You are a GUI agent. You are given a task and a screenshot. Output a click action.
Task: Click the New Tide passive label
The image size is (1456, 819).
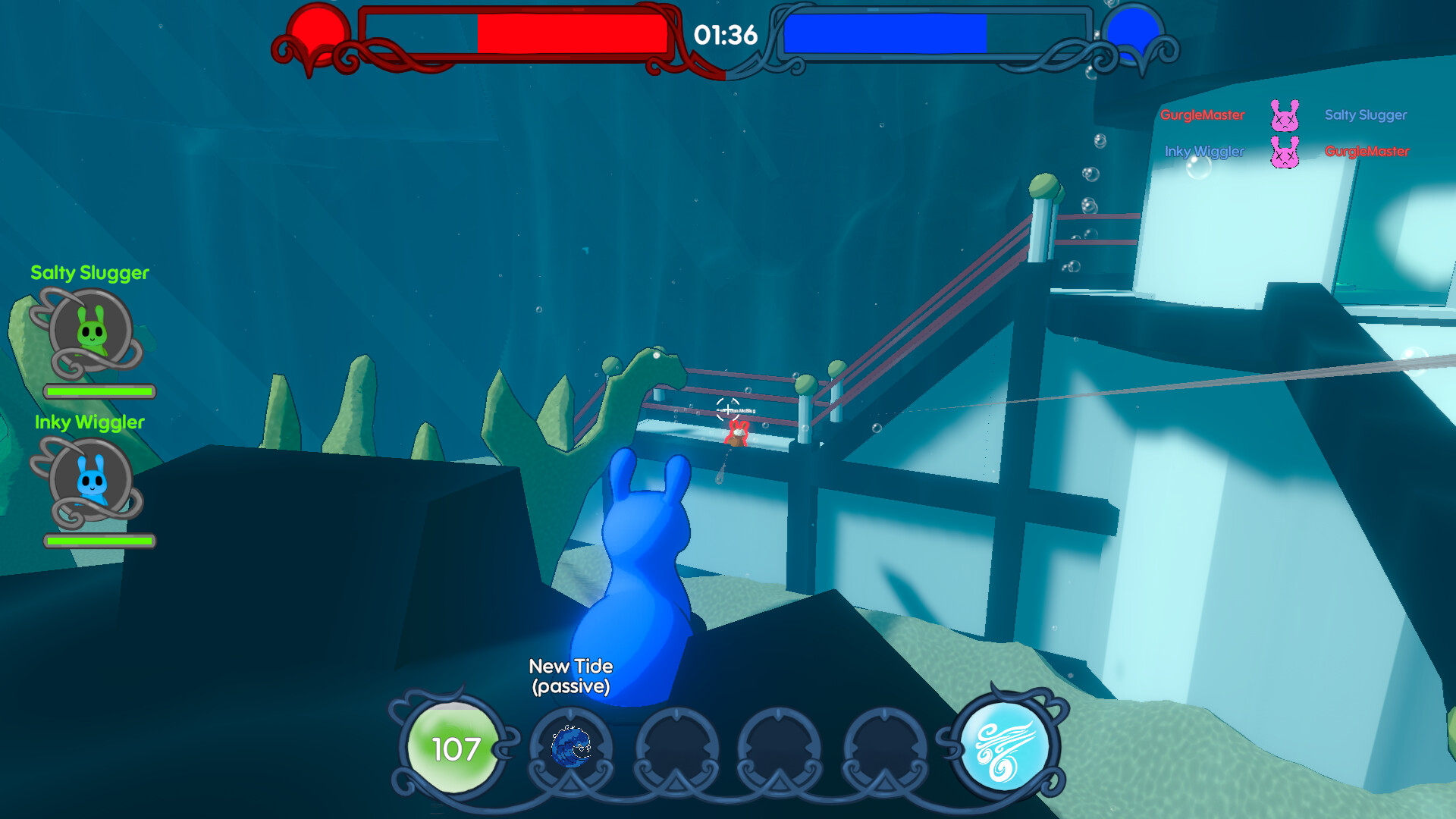[x=571, y=677]
